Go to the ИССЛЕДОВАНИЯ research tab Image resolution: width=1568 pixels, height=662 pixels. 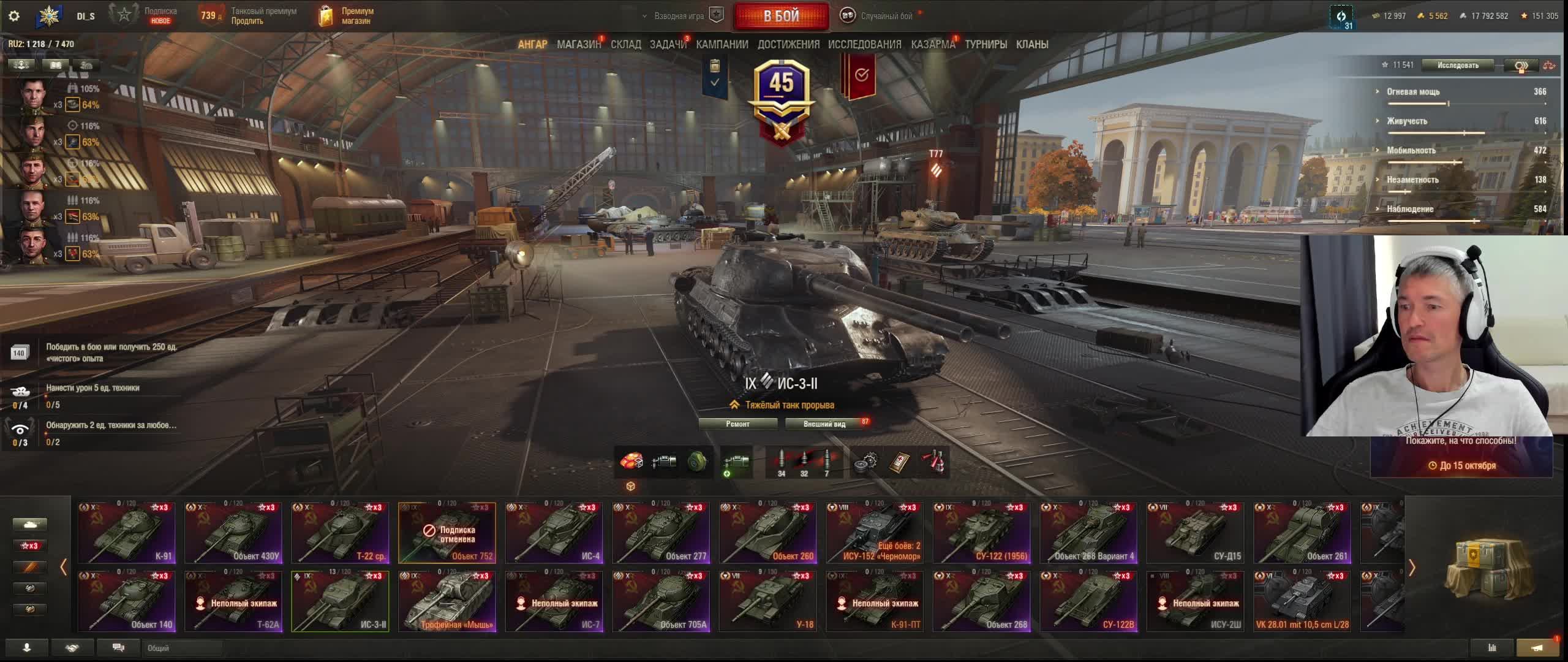click(x=864, y=44)
